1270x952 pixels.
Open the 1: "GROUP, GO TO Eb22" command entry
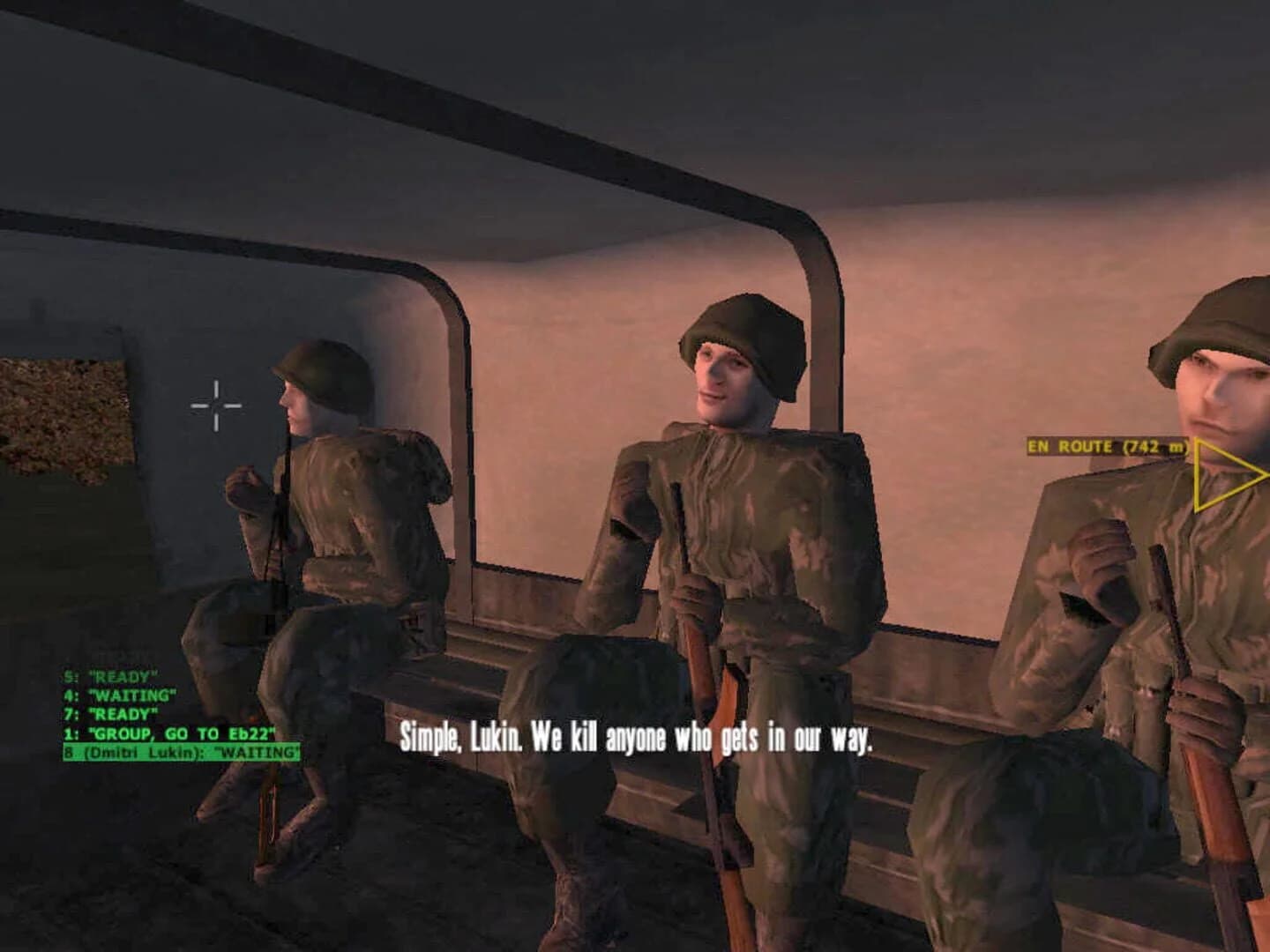coord(168,733)
